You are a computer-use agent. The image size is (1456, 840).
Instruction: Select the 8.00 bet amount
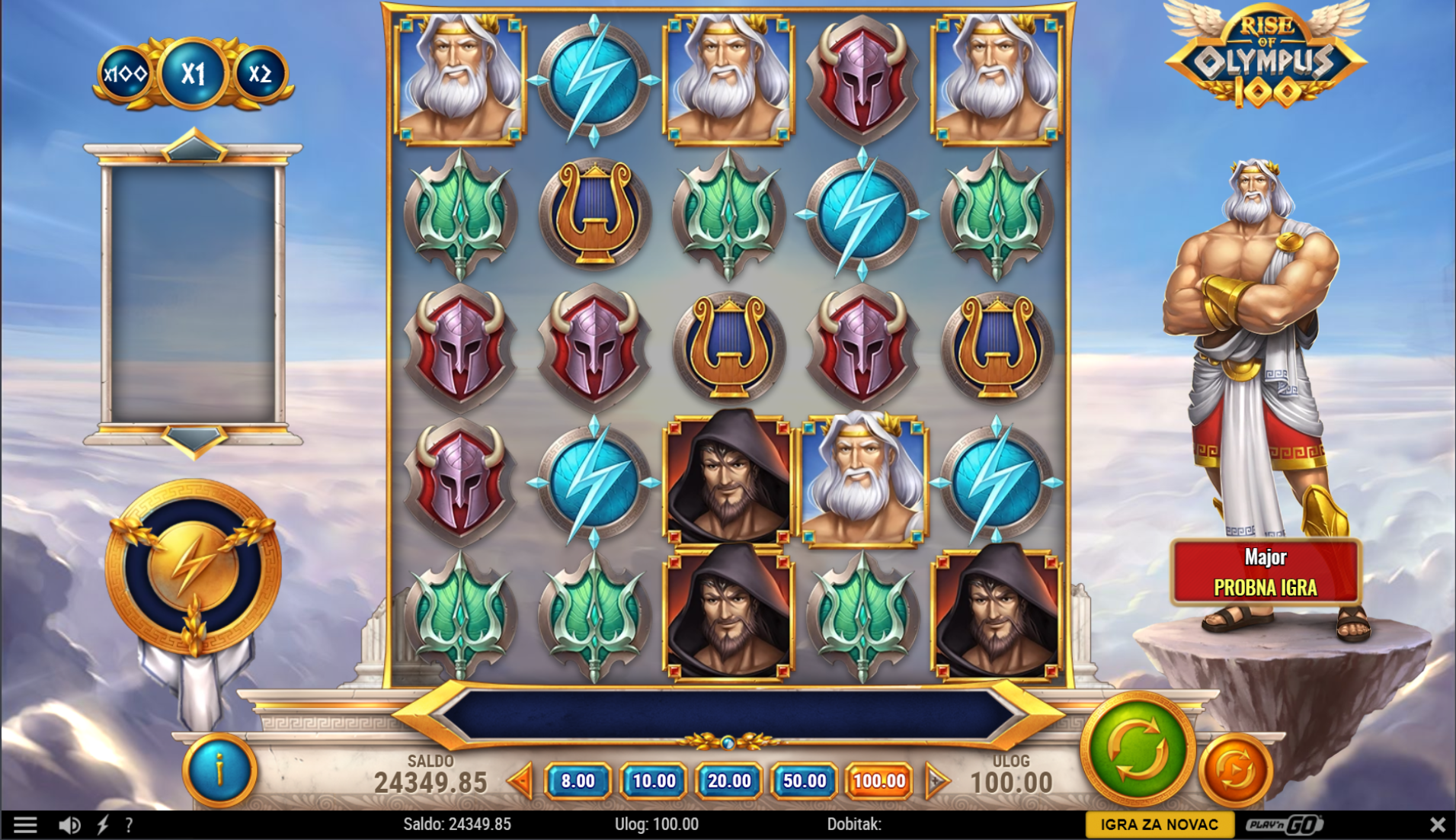578,781
